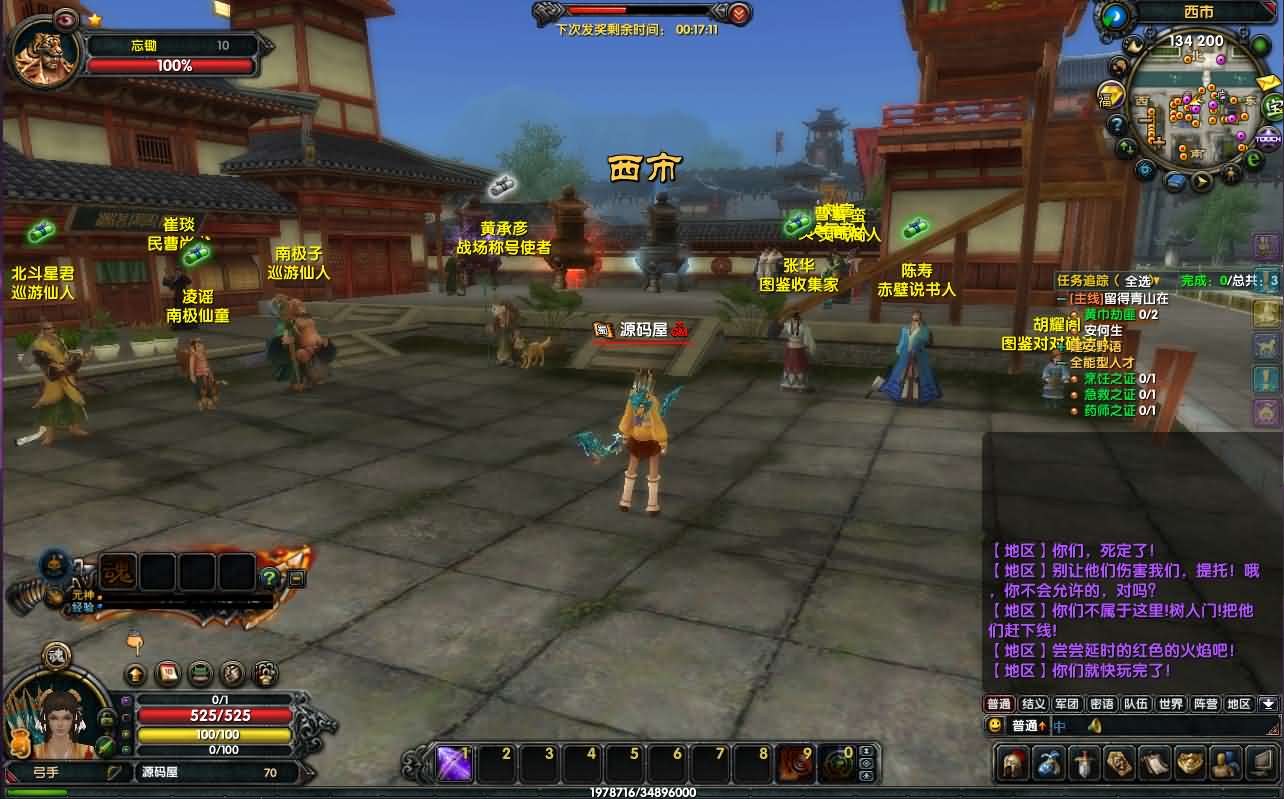Open the chat tab overflow dropdown arrow
Image resolution: width=1284 pixels, height=799 pixels.
point(1268,704)
